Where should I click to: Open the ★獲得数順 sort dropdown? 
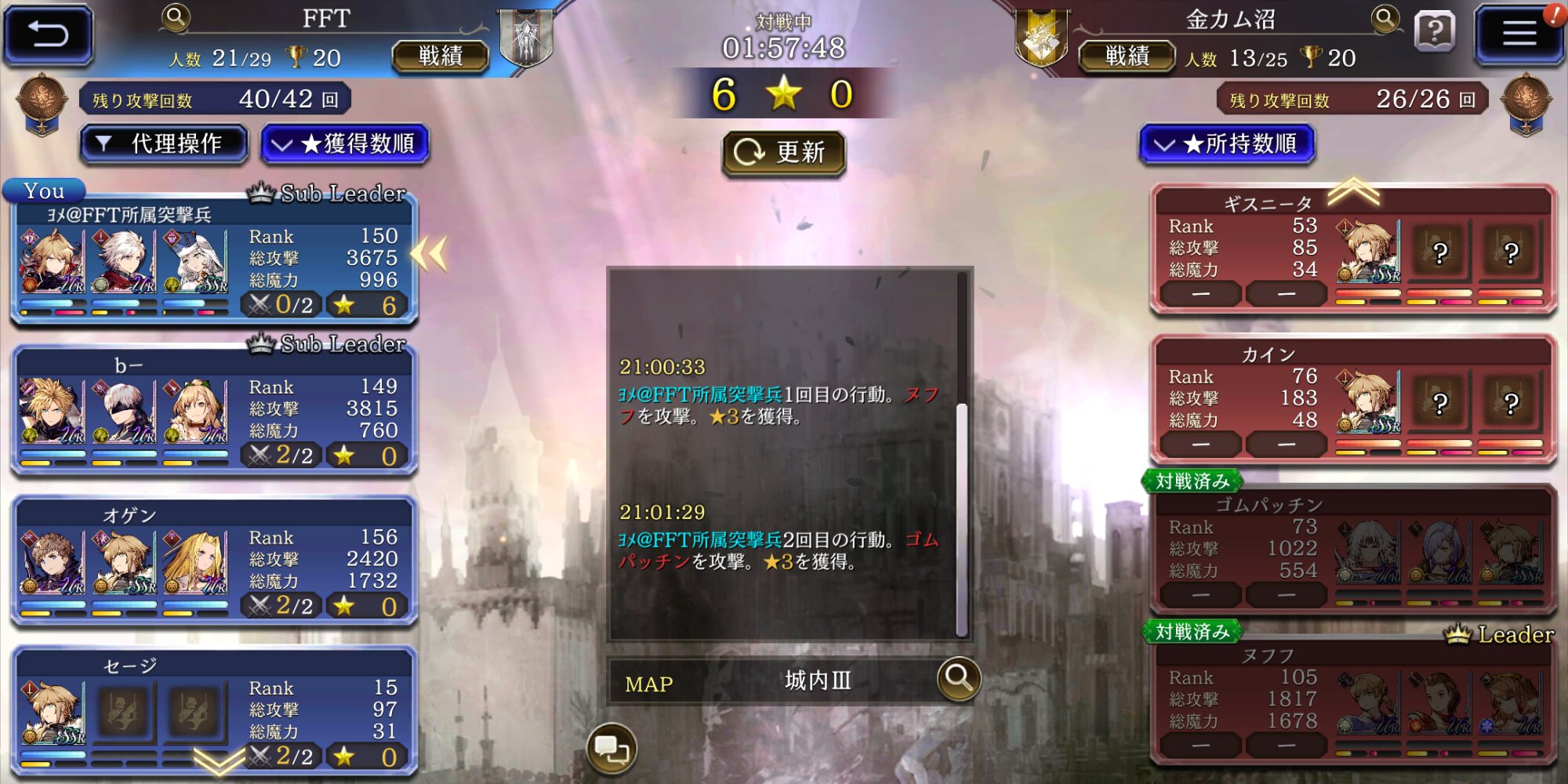345,144
